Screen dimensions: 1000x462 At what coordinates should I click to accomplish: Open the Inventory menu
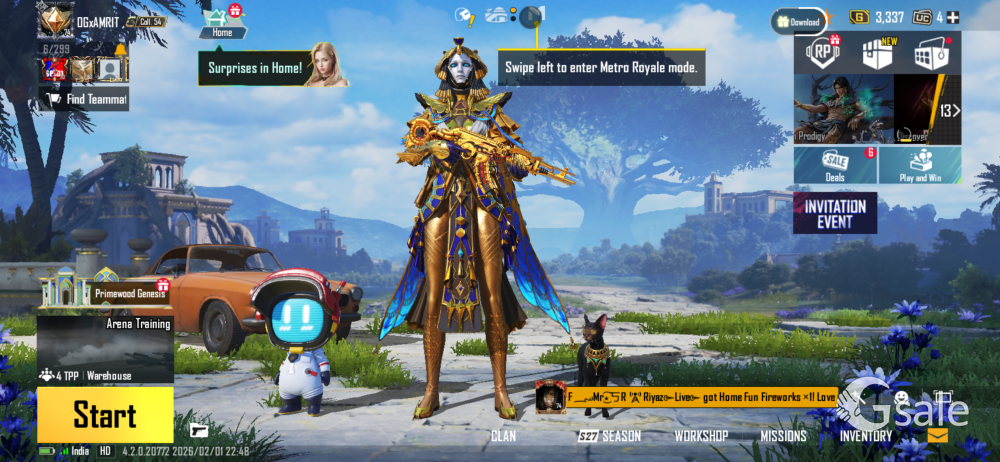[x=866, y=436]
